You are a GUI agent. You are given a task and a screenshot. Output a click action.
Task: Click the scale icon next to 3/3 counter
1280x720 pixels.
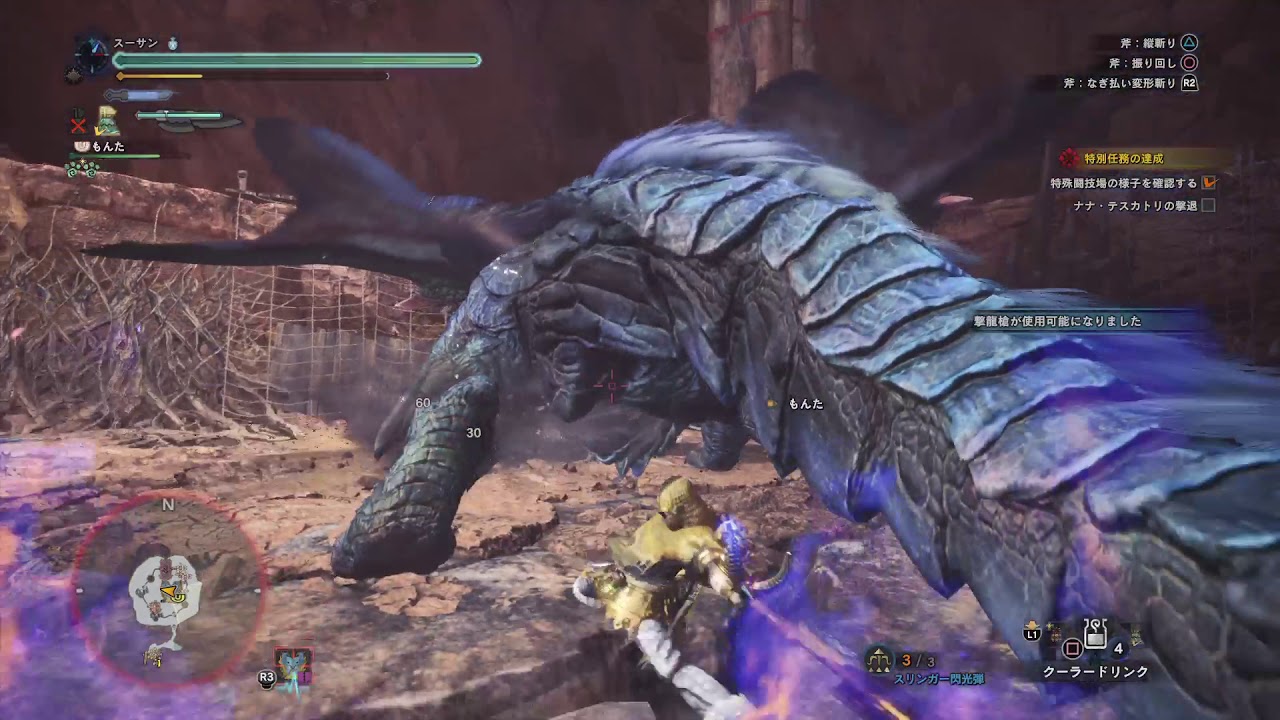pos(878,661)
